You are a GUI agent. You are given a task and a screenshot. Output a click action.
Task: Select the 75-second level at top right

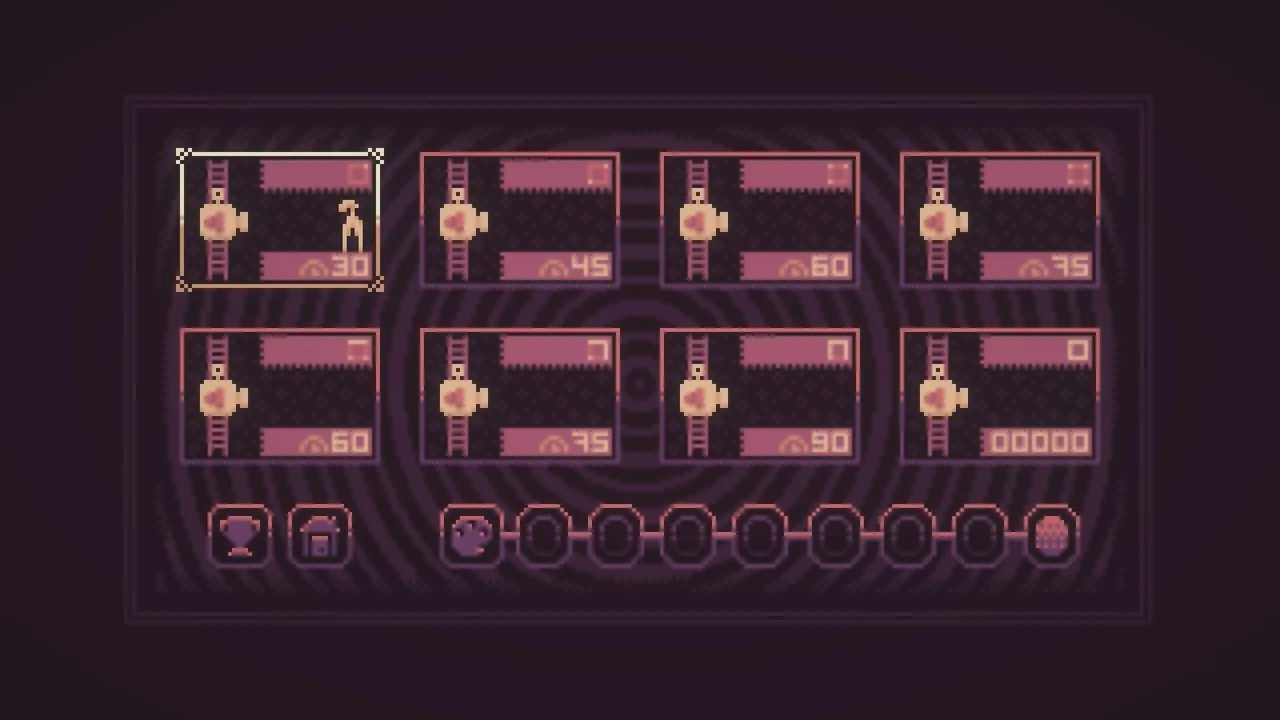999,218
